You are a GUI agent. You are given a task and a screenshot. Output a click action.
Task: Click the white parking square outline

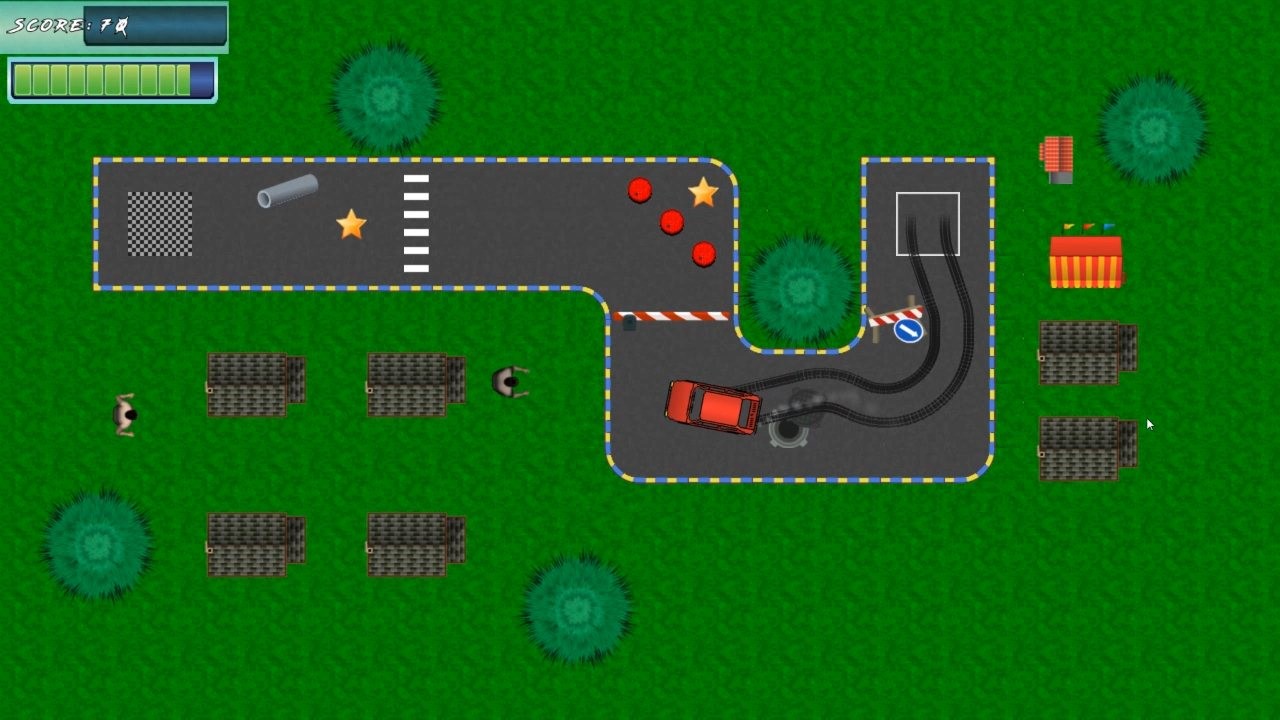point(927,224)
